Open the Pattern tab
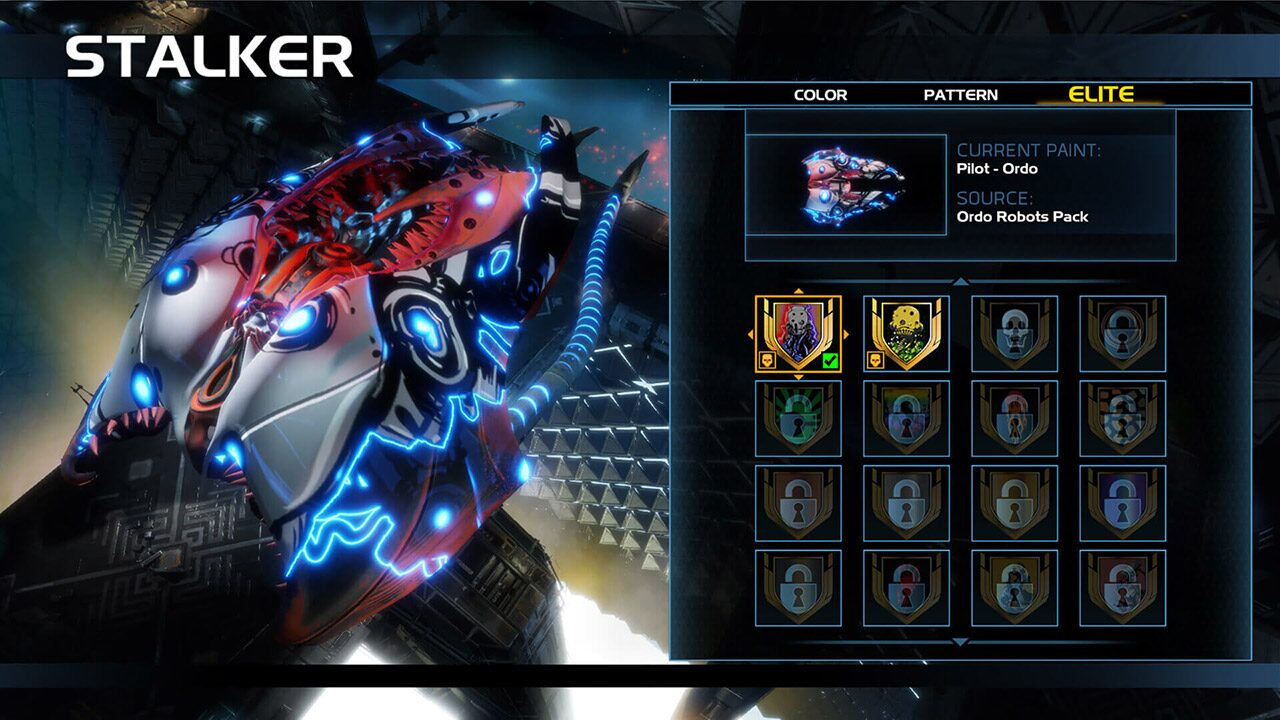The image size is (1280, 720). 960,95
